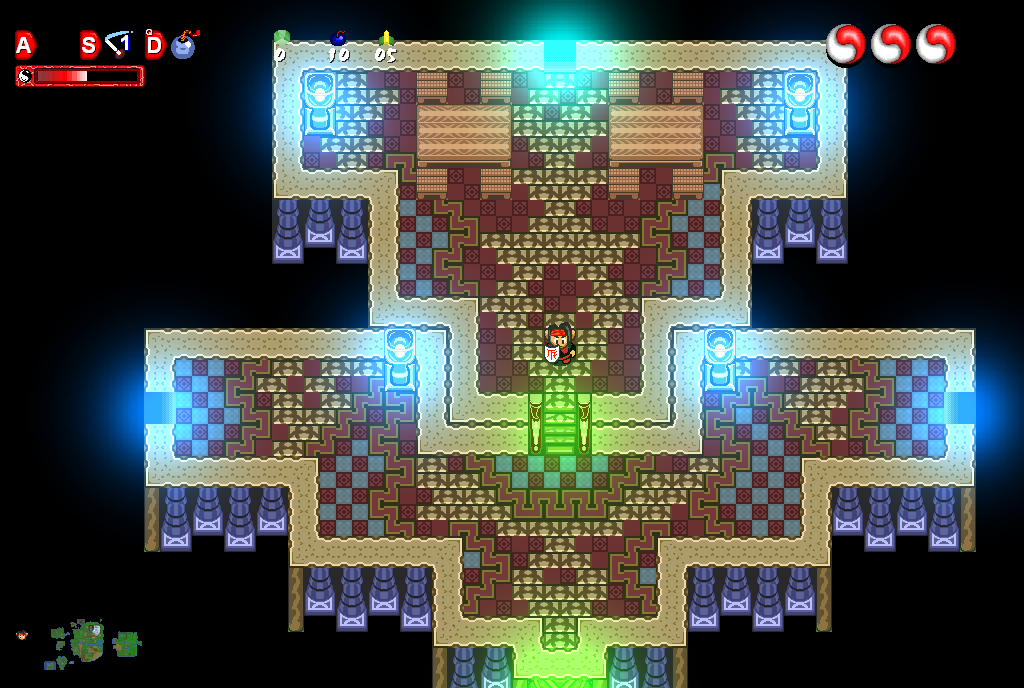1024x688 pixels.
Task: Select the bomb item in the D slot
Action: [x=183, y=46]
